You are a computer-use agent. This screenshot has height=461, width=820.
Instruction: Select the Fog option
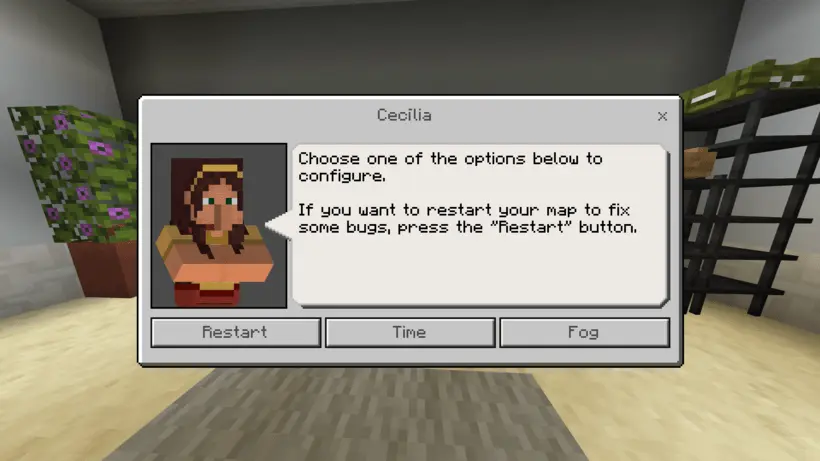pyautogui.click(x=584, y=332)
